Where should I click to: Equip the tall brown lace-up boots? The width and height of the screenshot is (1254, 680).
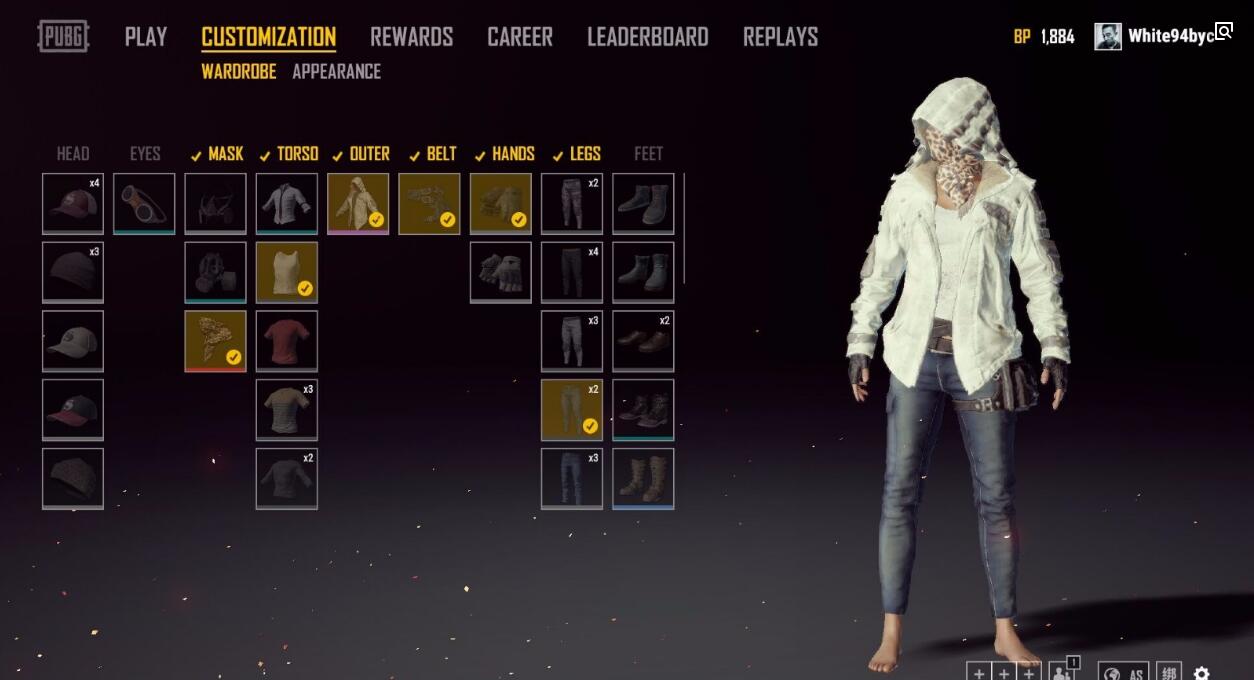tap(643, 478)
